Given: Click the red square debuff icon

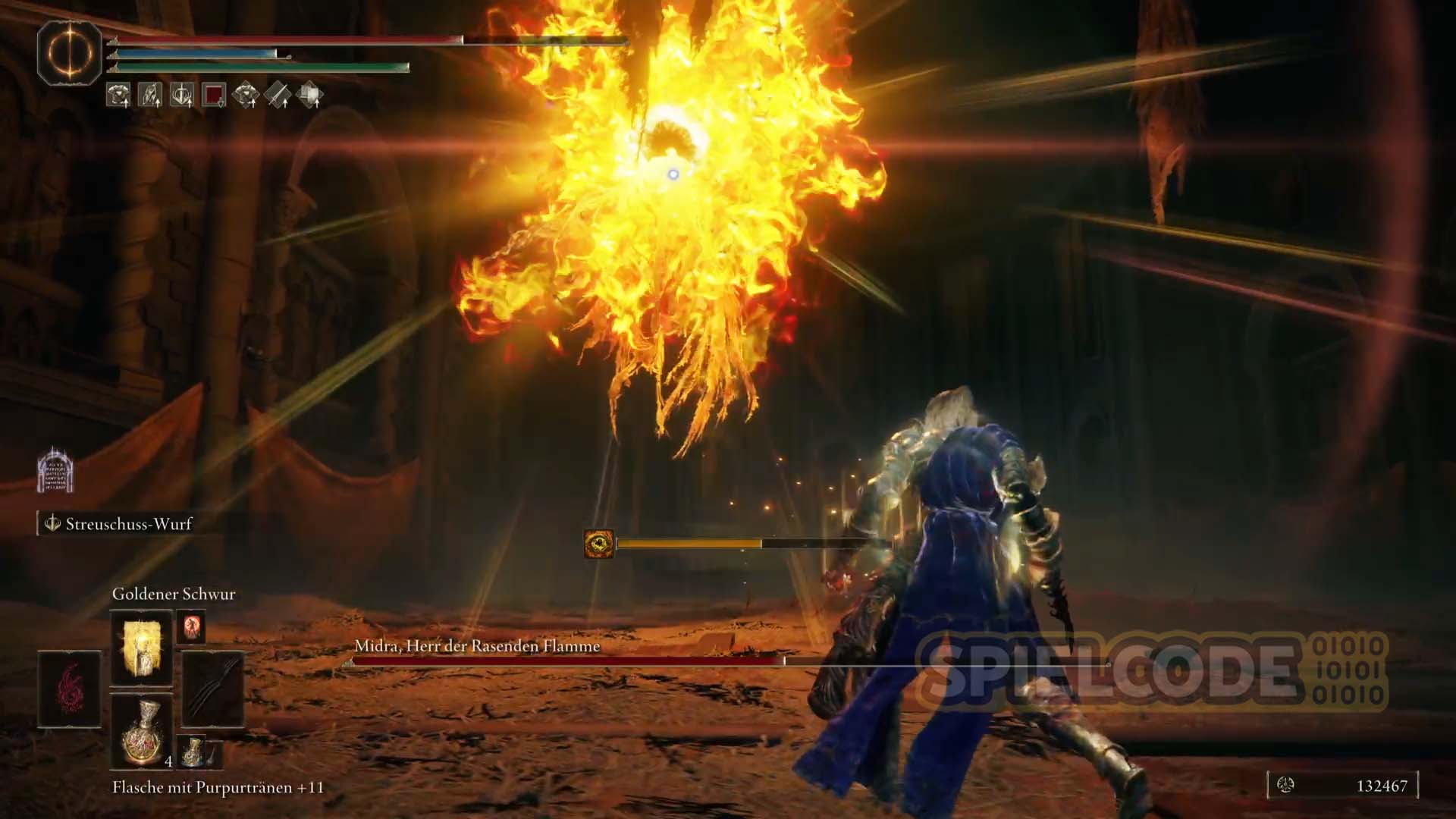Looking at the screenshot, I should click(x=214, y=96).
